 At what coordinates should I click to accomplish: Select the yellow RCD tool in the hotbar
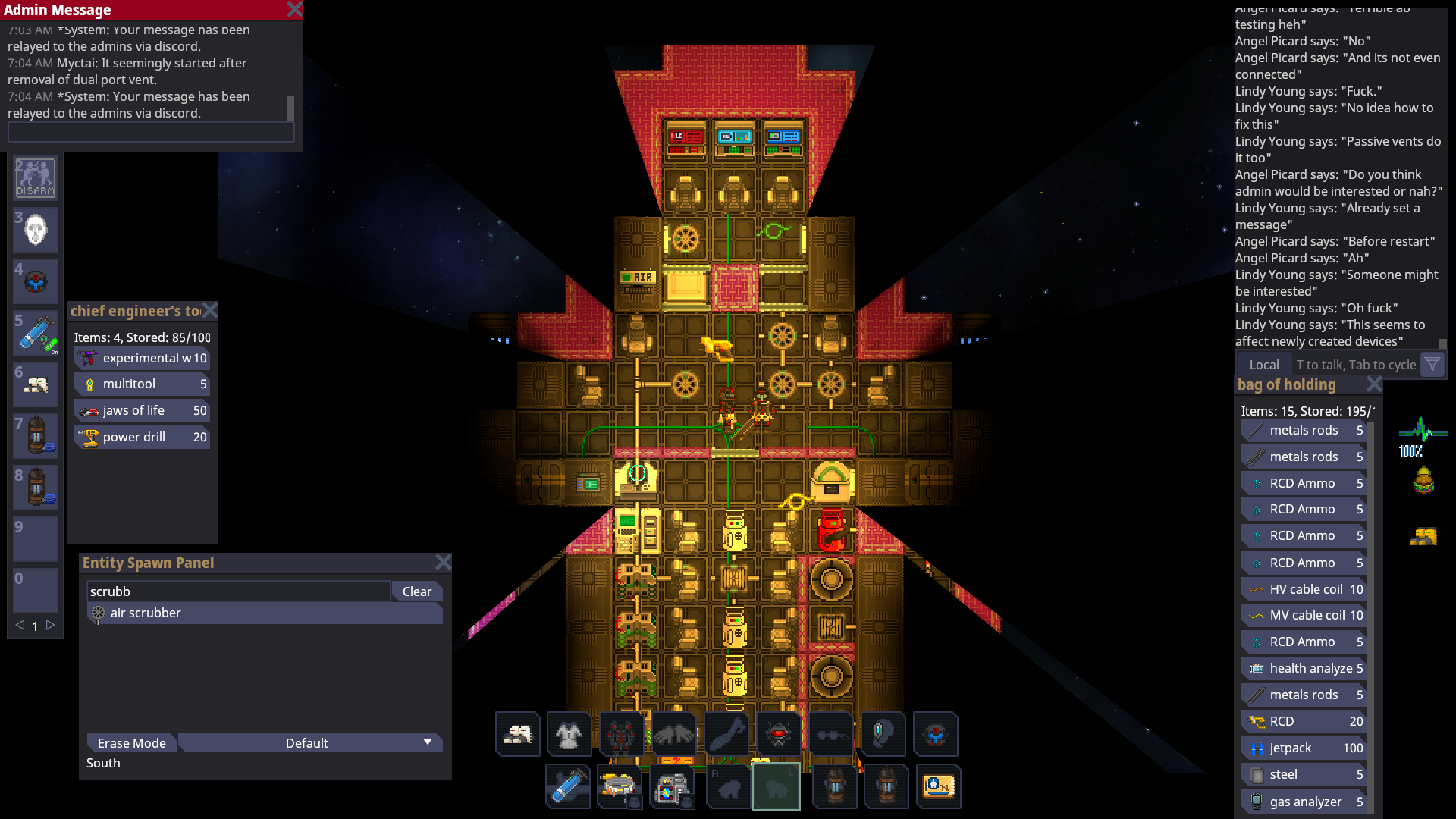click(x=620, y=786)
